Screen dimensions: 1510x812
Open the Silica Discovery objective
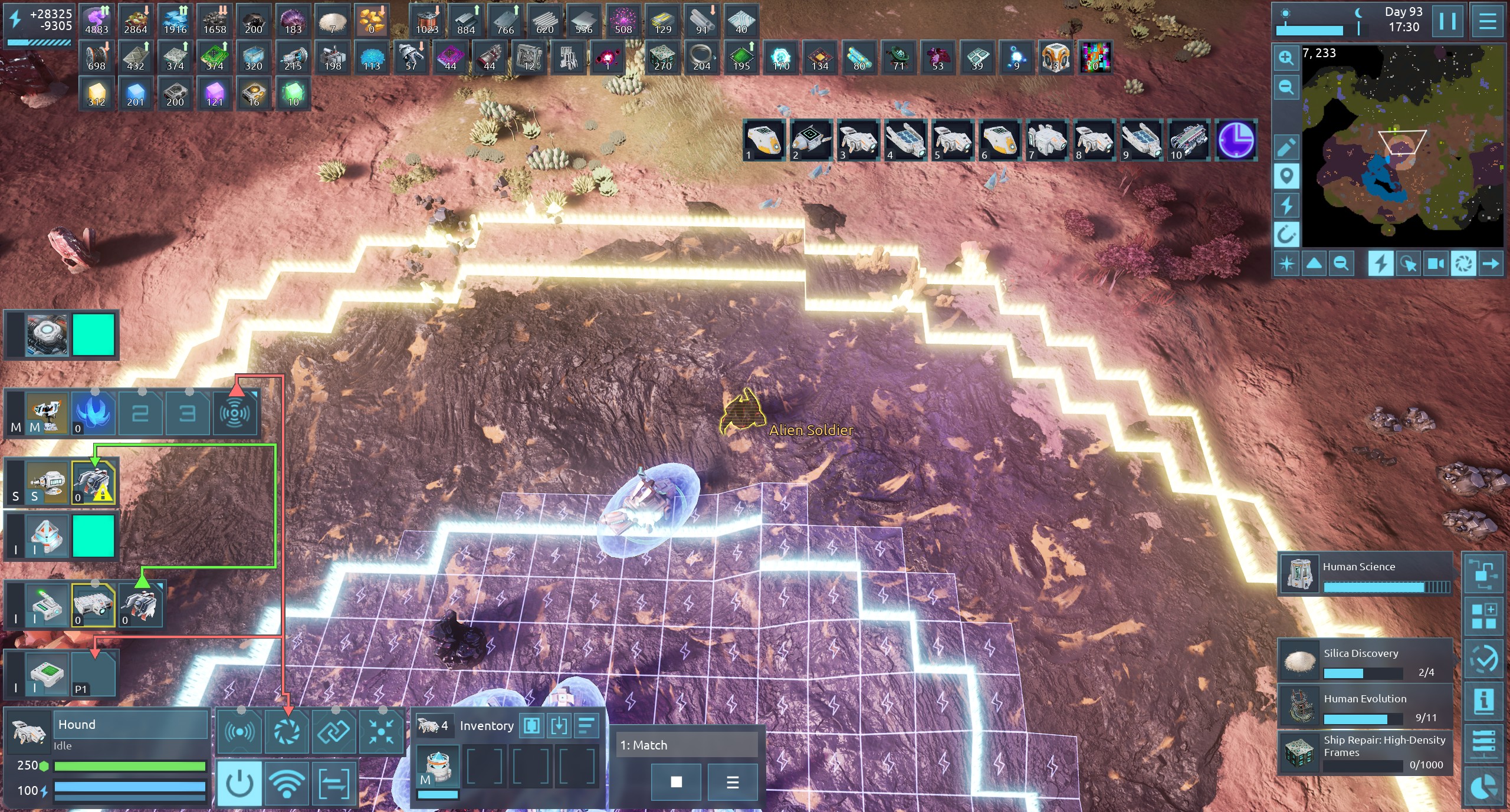[1364, 660]
